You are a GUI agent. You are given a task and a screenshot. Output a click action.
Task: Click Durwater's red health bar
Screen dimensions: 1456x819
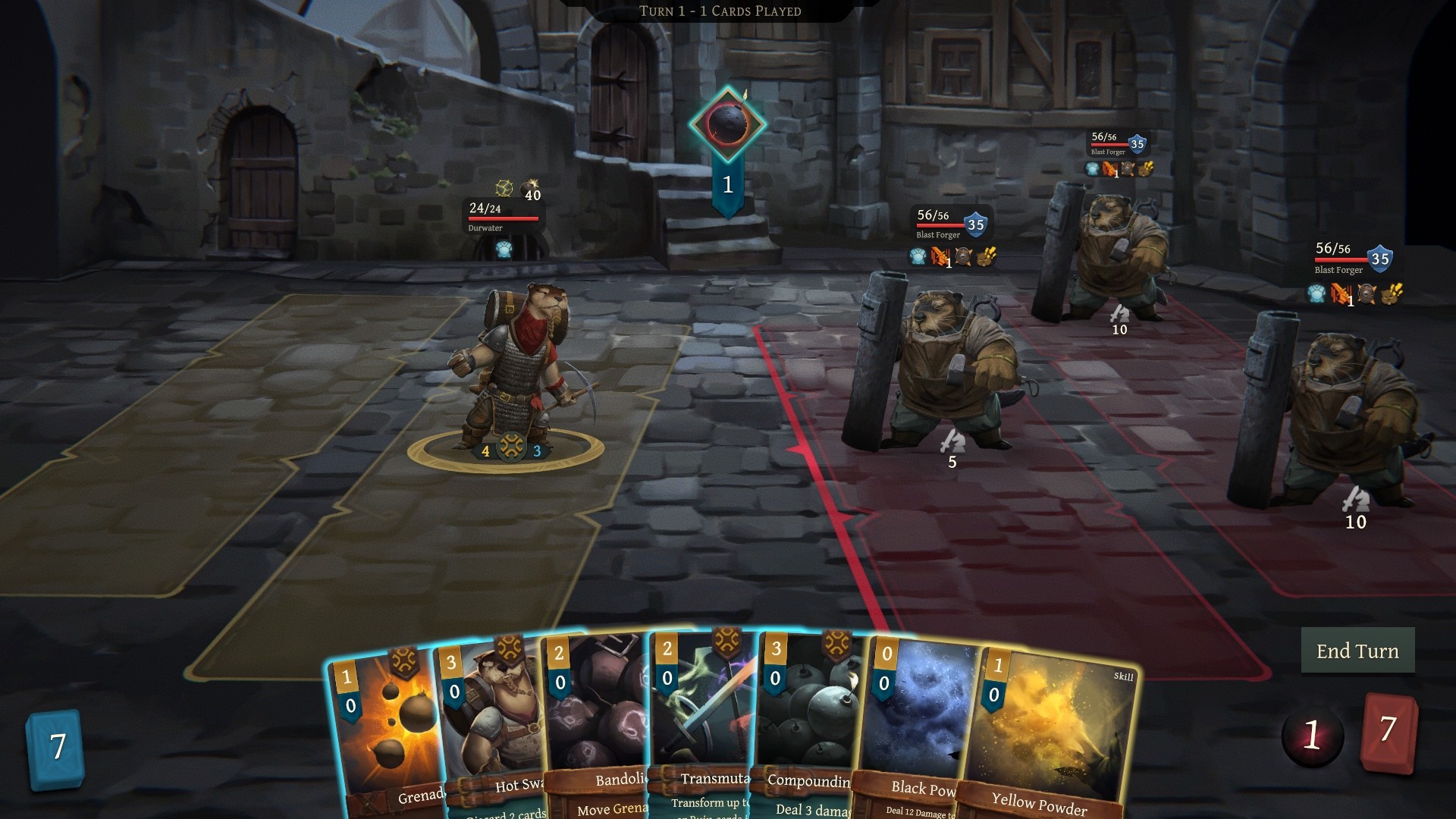pyautogui.click(x=503, y=219)
